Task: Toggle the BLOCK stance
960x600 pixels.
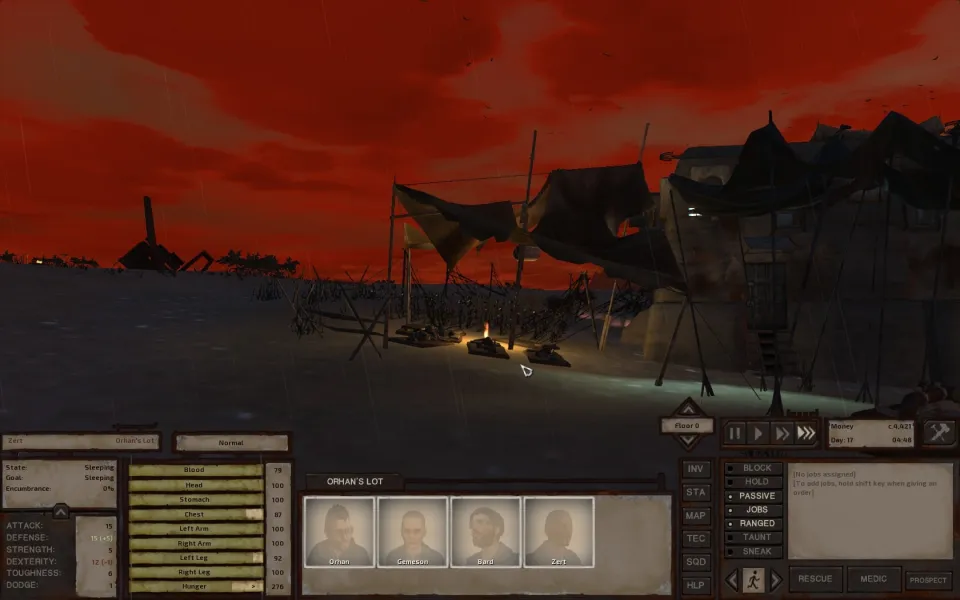Action: pos(756,468)
